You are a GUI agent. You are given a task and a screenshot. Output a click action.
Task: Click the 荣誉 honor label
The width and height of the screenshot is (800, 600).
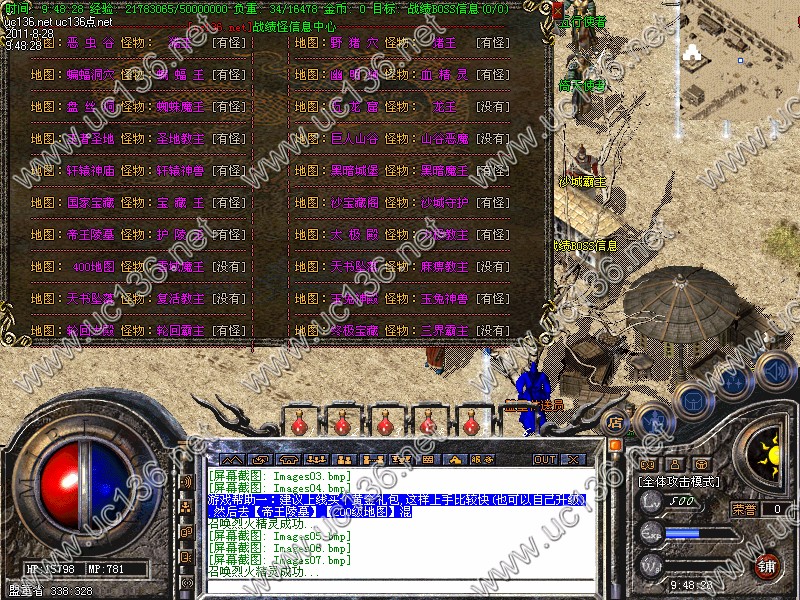(744, 509)
